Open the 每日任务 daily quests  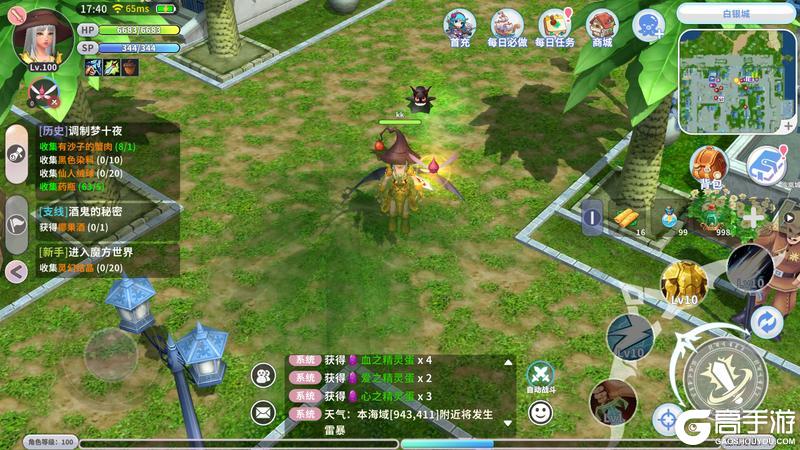[x=554, y=27]
